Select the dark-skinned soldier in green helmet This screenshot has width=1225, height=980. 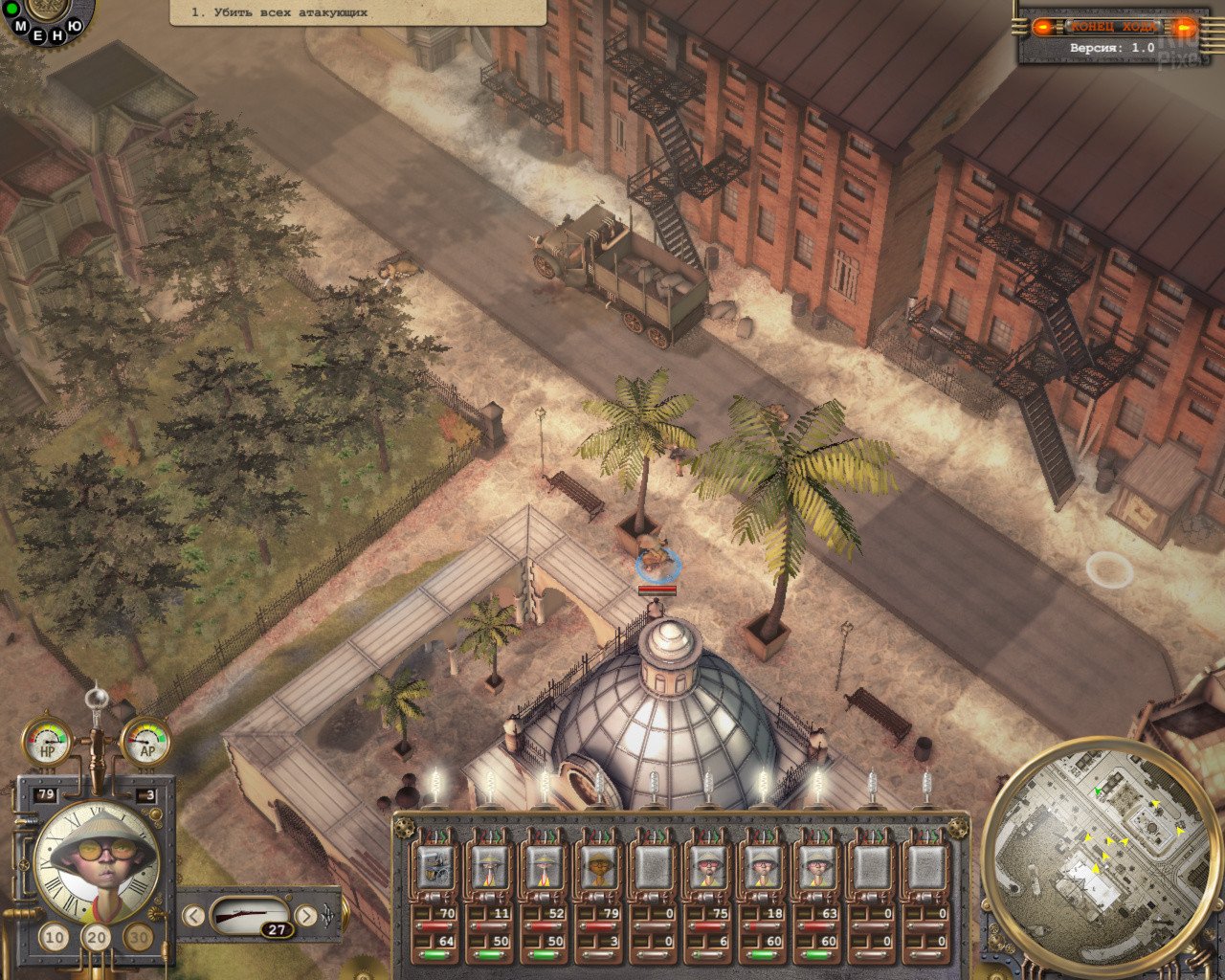[x=599, y=867]
